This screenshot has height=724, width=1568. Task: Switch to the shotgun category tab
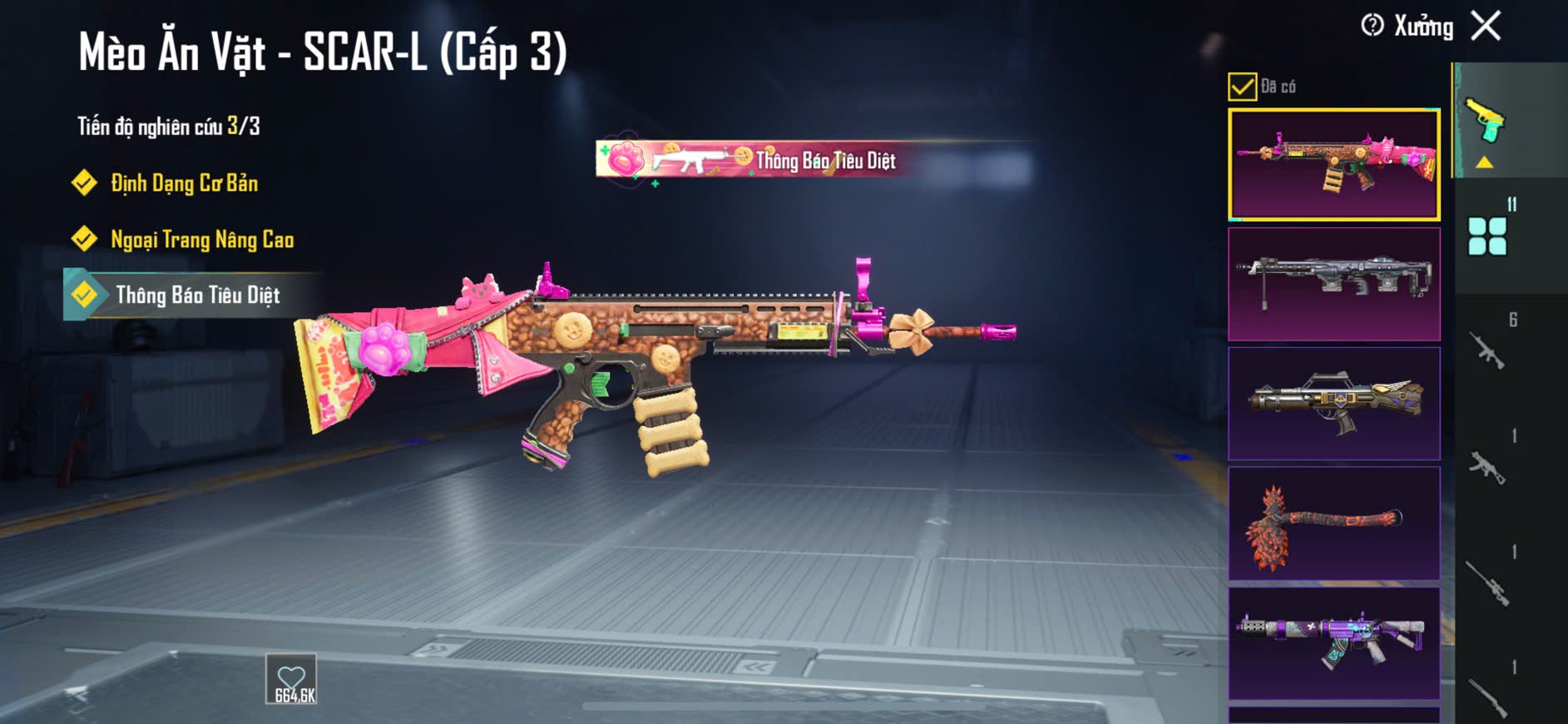point(1487,697)
